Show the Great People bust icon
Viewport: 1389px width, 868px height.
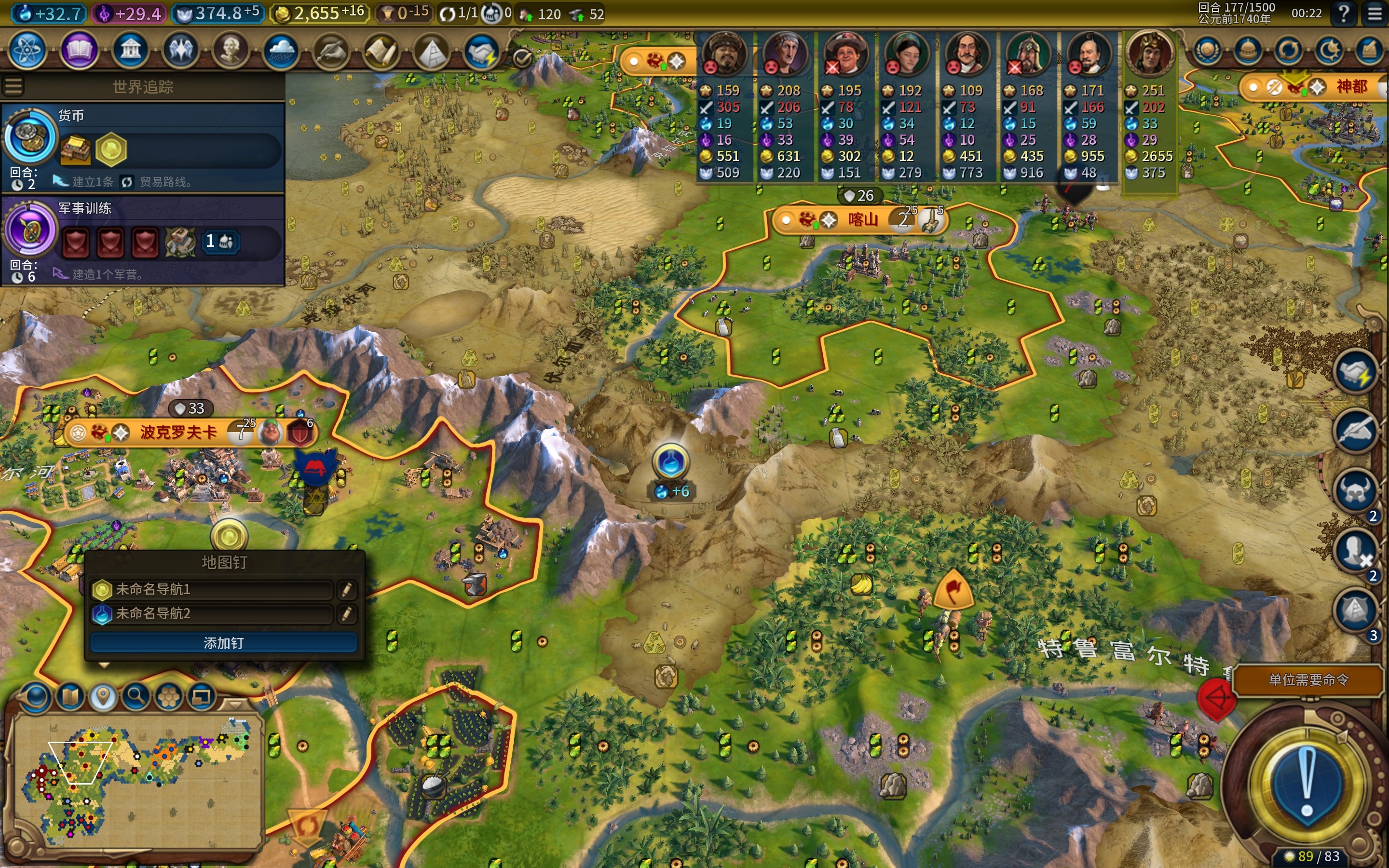(231, 51)
